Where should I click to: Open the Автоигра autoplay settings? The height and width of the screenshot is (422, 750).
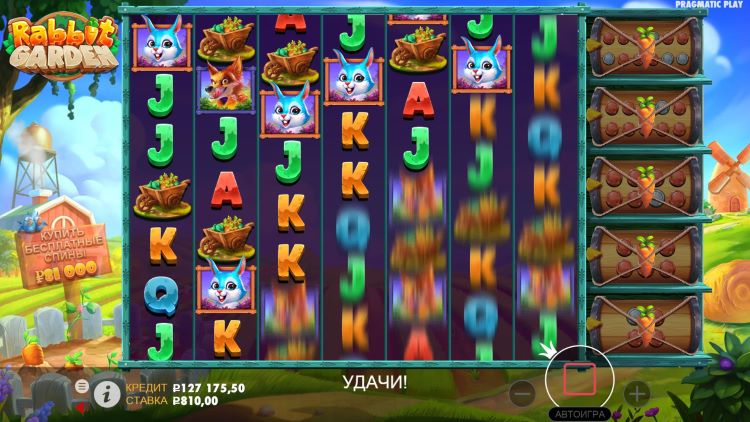tap(580, 413)
